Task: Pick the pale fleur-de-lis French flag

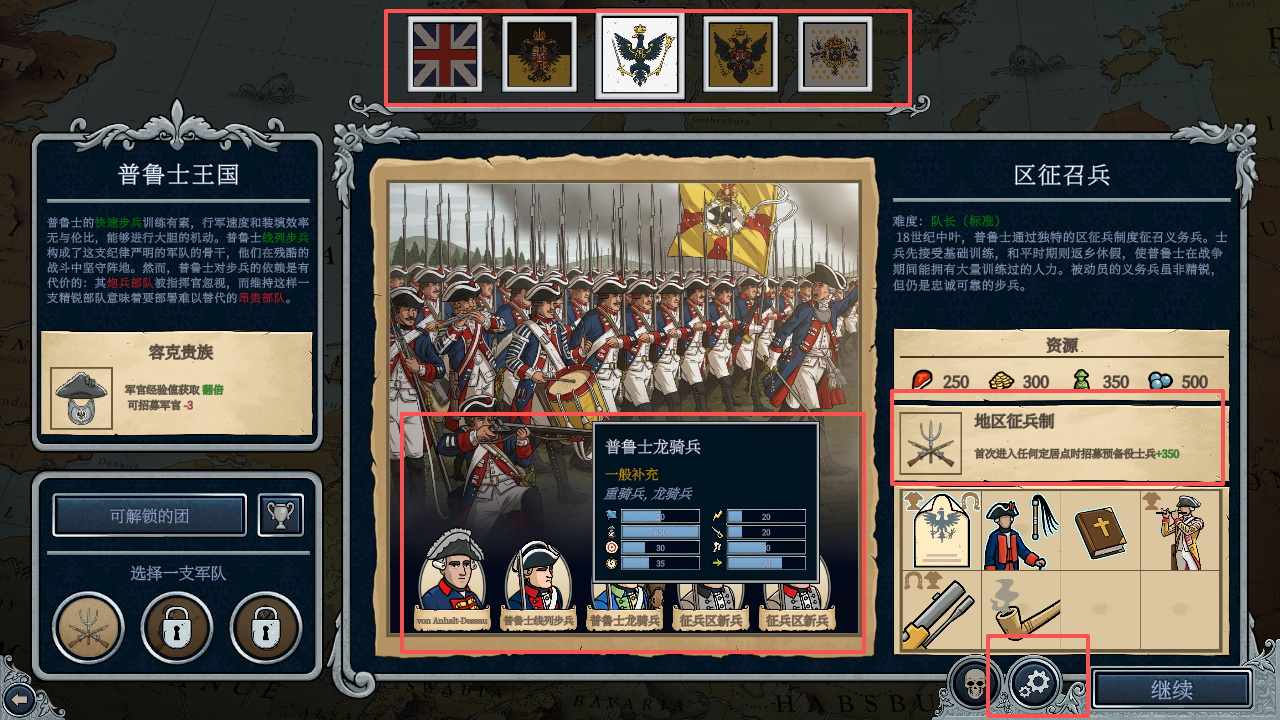Action: (x=835, y=54)
